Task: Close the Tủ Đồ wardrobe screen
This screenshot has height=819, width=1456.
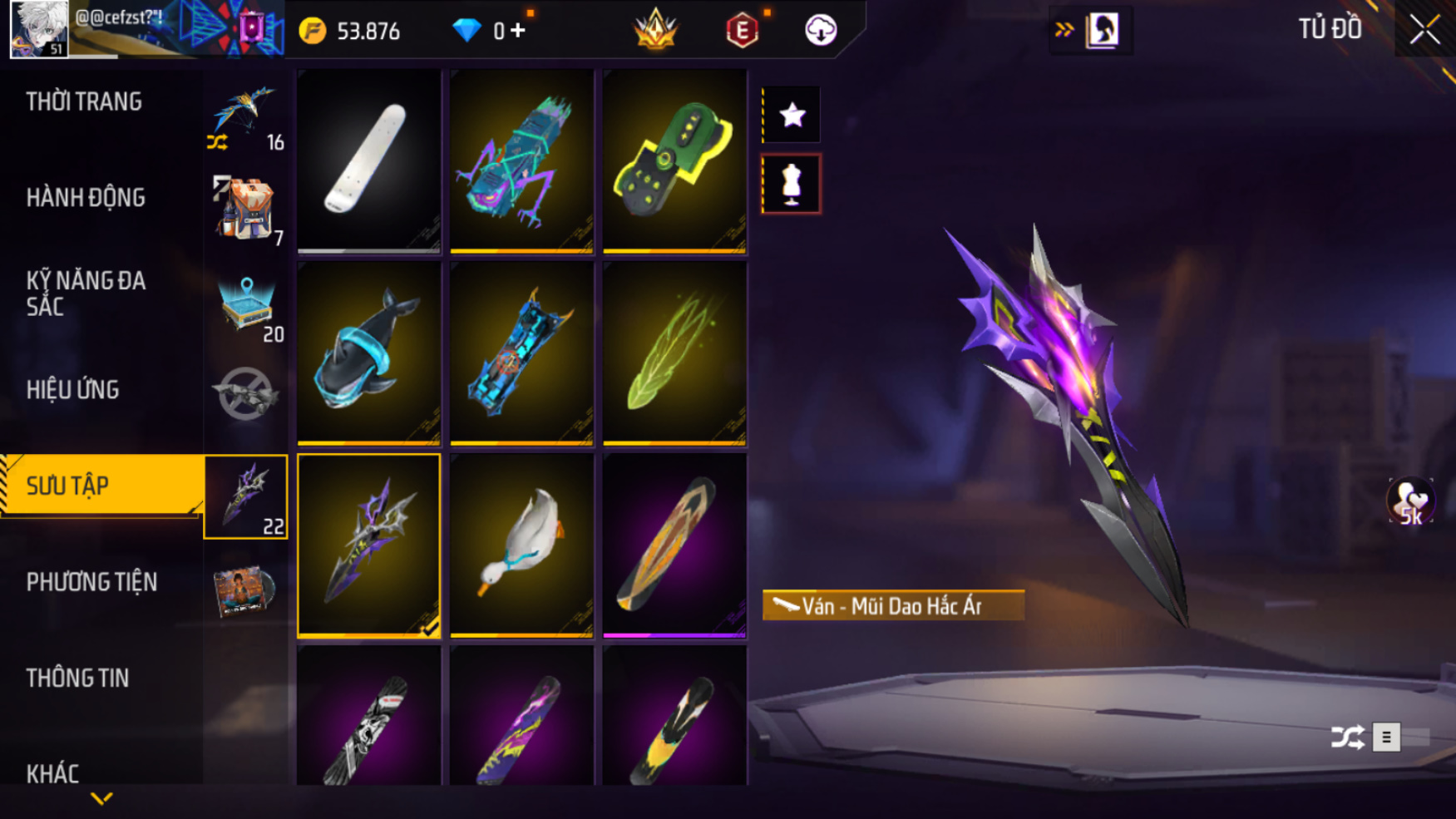Action: 1424,30
